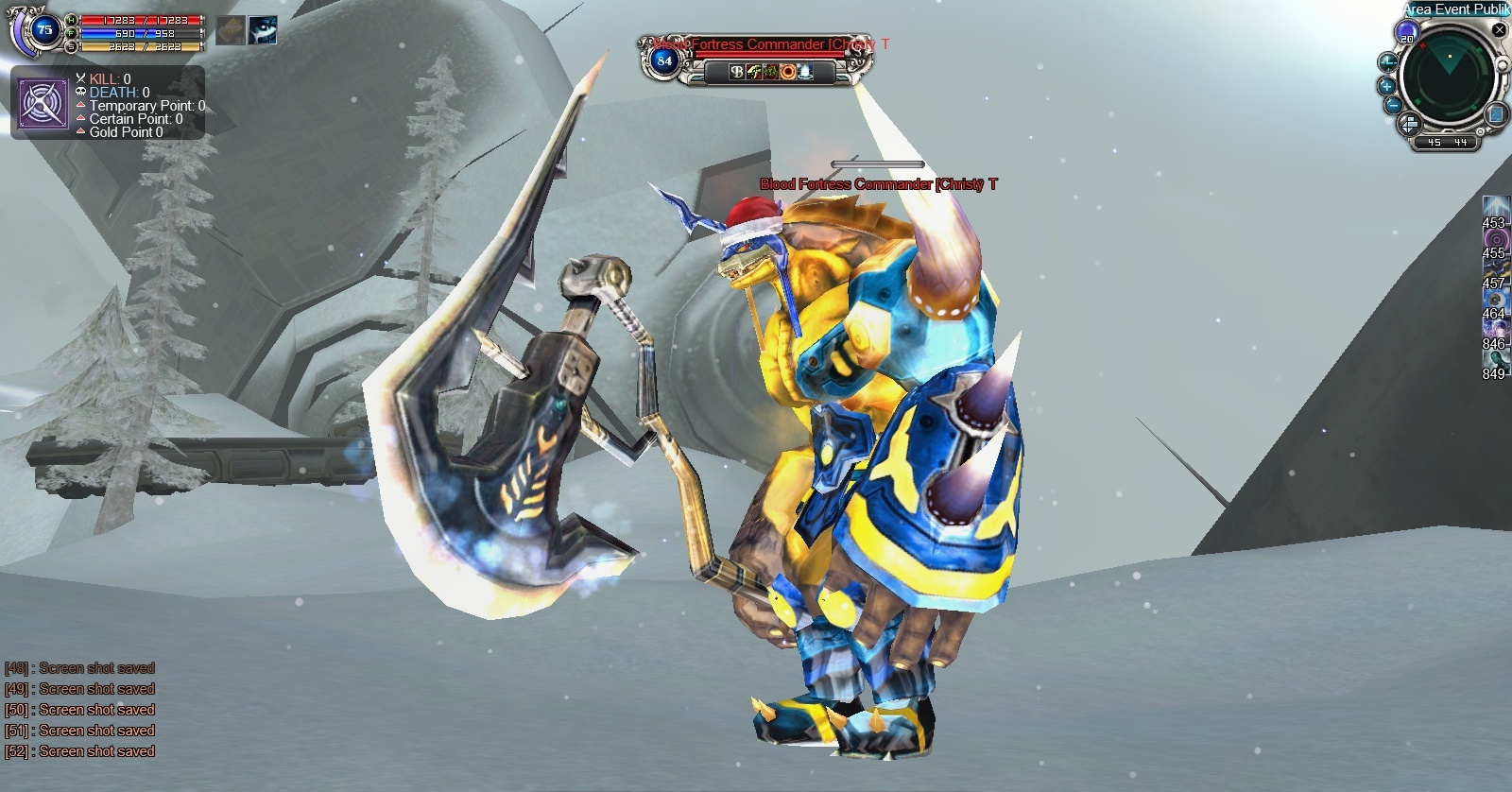Select the purple ring buff marked 455
1512x792 pixels.
tap(1494, 238)
